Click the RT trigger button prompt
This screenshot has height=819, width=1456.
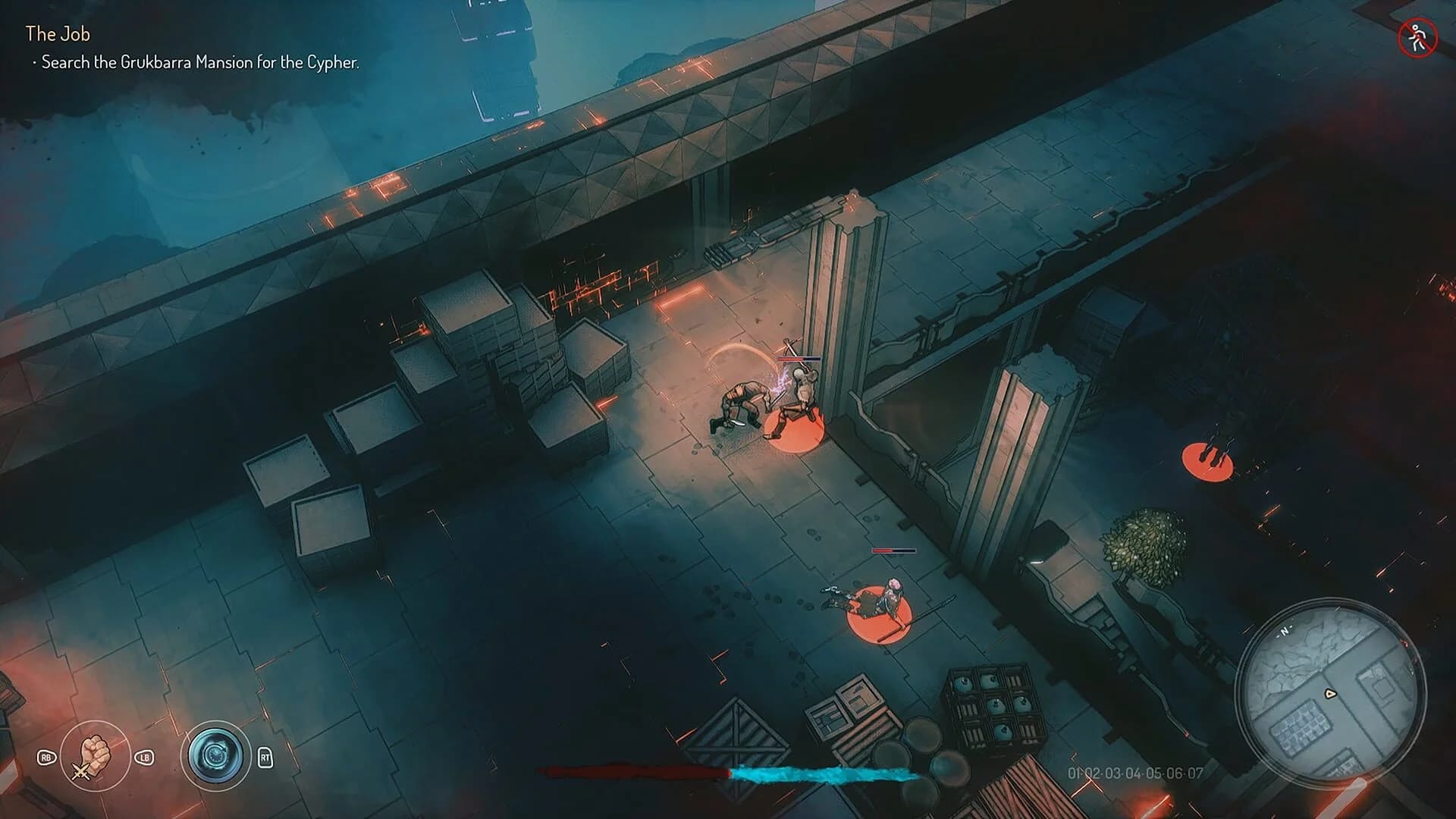pos(265,758)
